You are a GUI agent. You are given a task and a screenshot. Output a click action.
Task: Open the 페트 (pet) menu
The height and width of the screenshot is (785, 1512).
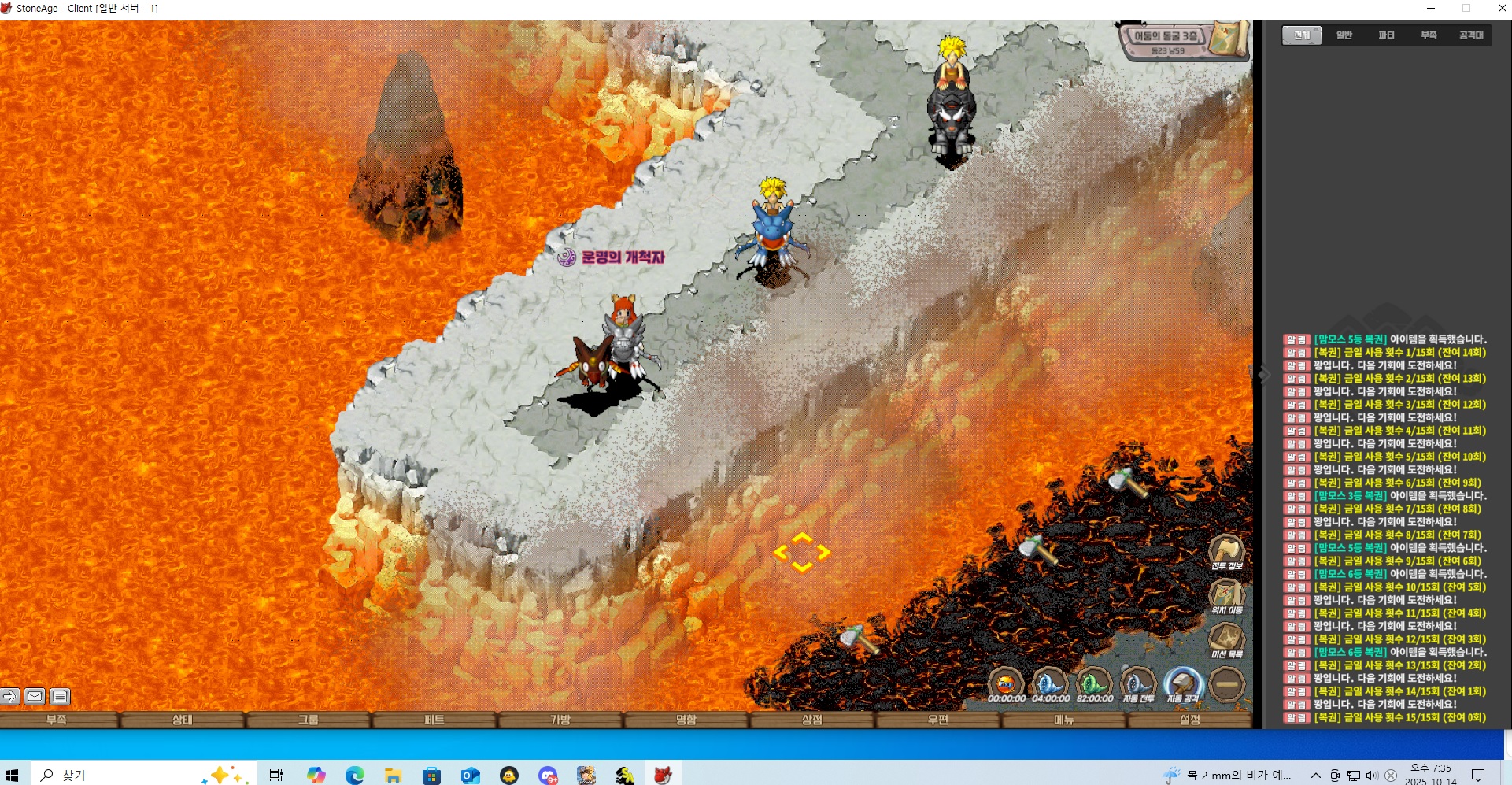pos(434,720)
